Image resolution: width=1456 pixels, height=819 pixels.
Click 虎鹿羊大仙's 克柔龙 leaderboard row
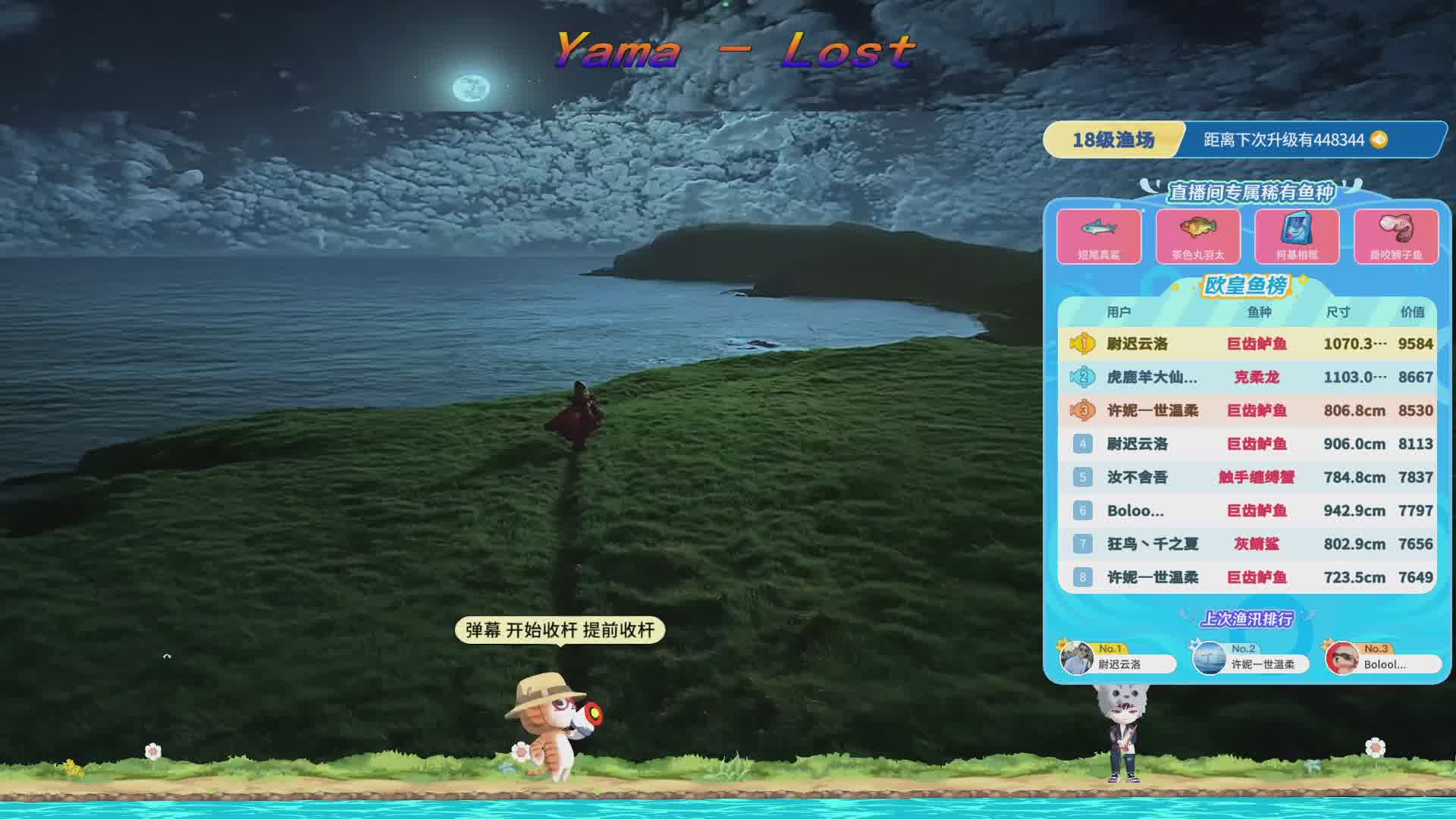point(1247,377)
